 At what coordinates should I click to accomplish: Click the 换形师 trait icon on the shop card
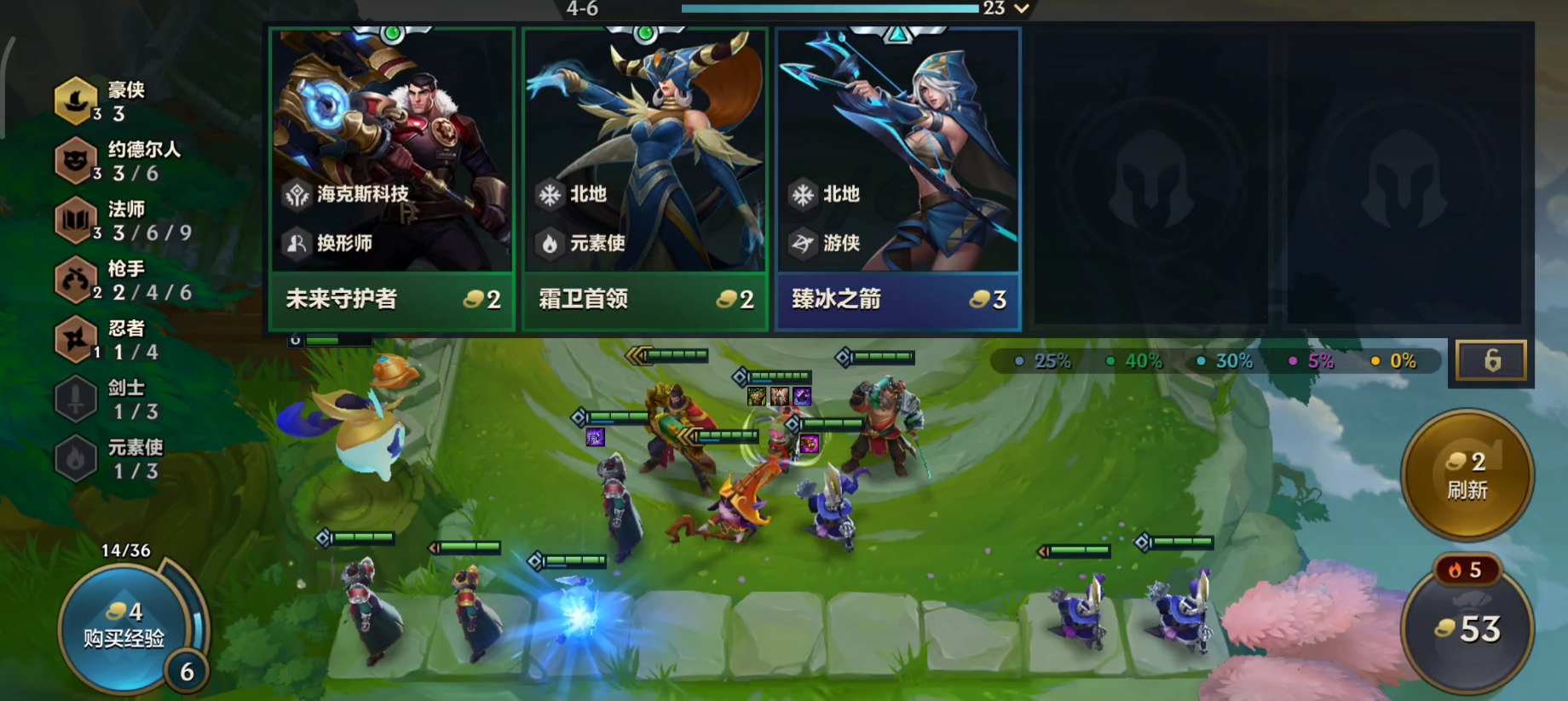pyautogui.click(x=295, y=244)
